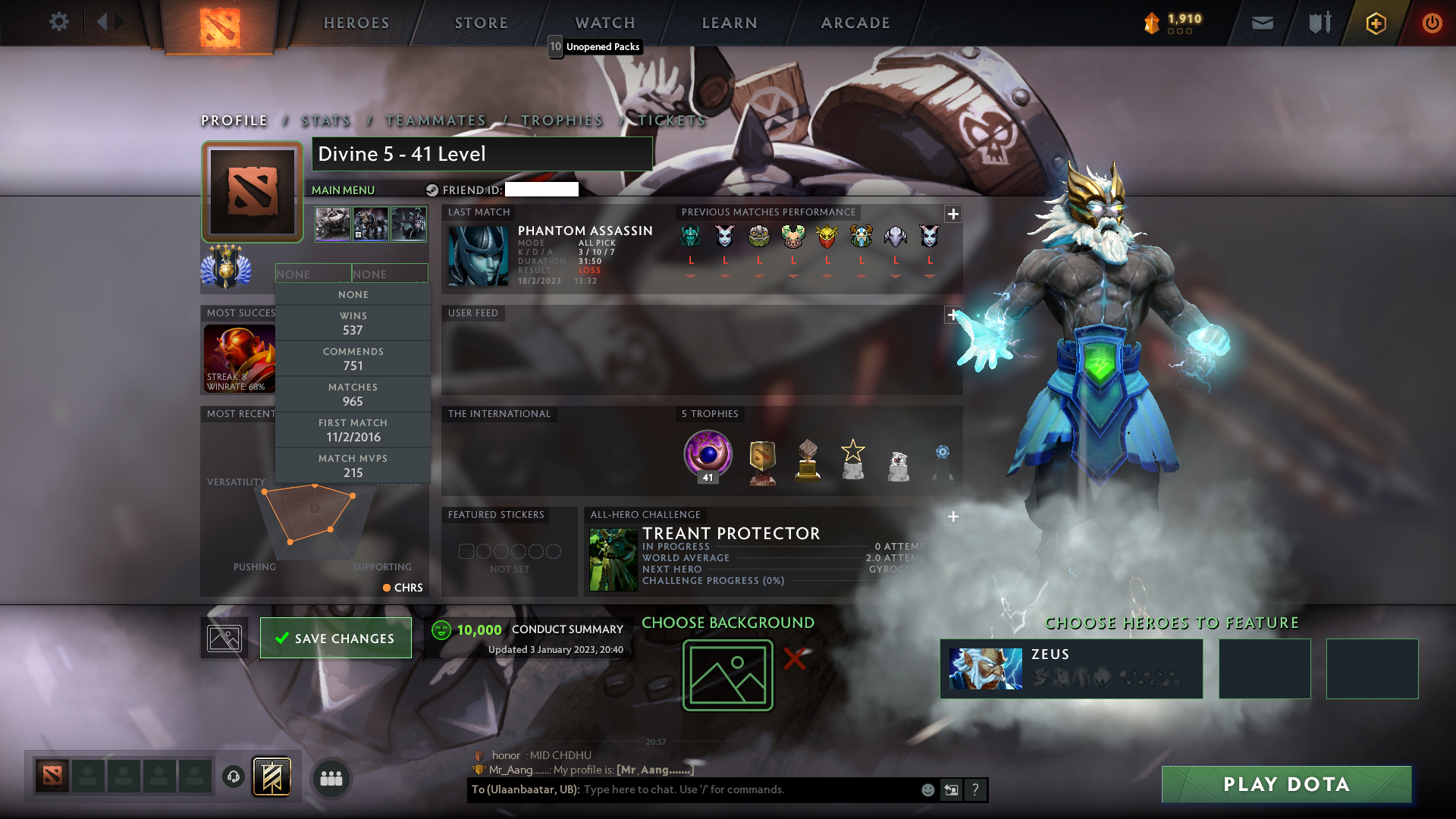Open the Watch section
This screenshot has height=819, width=1456.
pyautogui.click(x=605, y=23)
